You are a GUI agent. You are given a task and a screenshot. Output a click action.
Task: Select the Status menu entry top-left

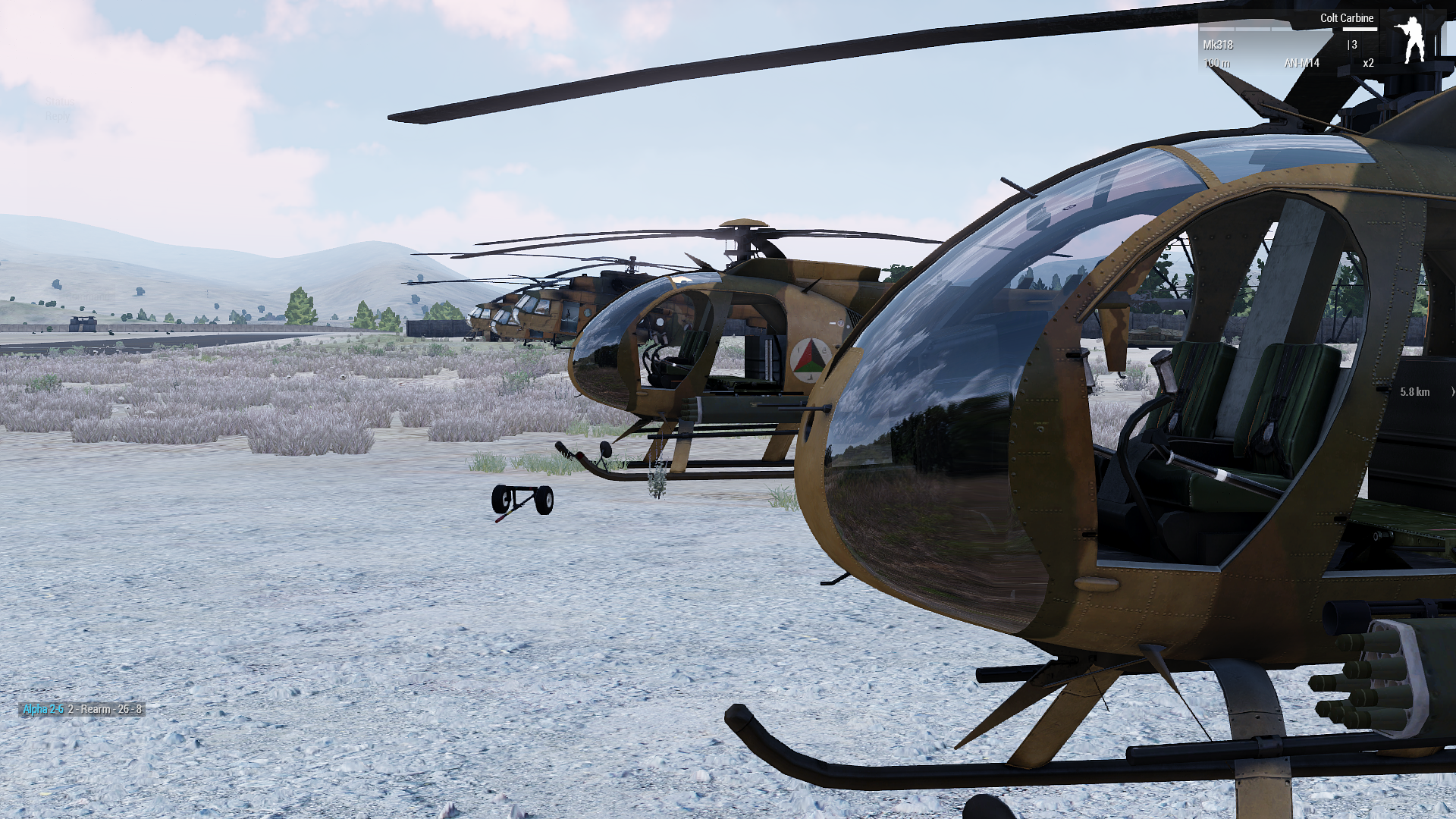tap(59, 101)
